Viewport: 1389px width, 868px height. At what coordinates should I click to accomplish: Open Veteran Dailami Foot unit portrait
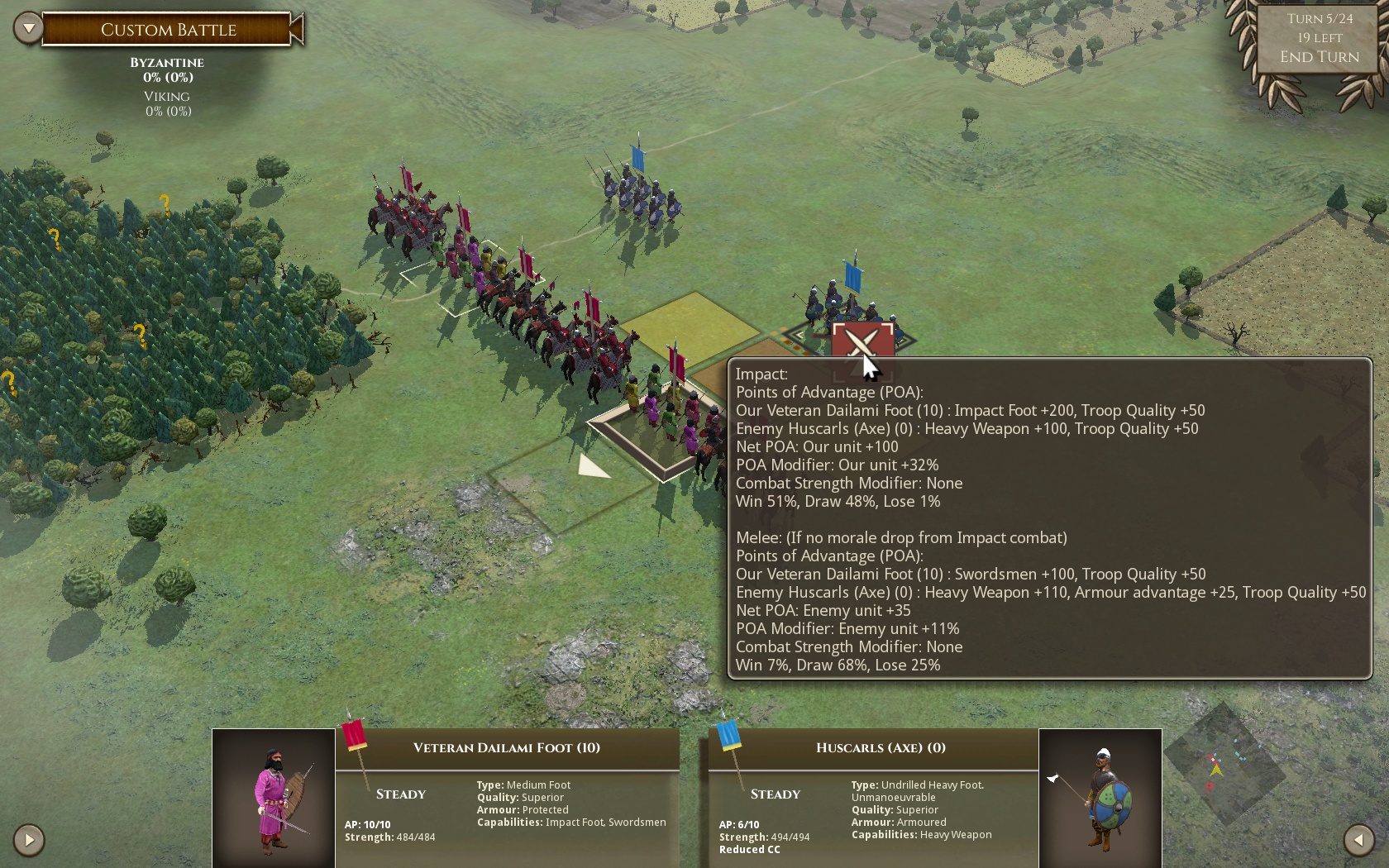click(x=274, y=798)
